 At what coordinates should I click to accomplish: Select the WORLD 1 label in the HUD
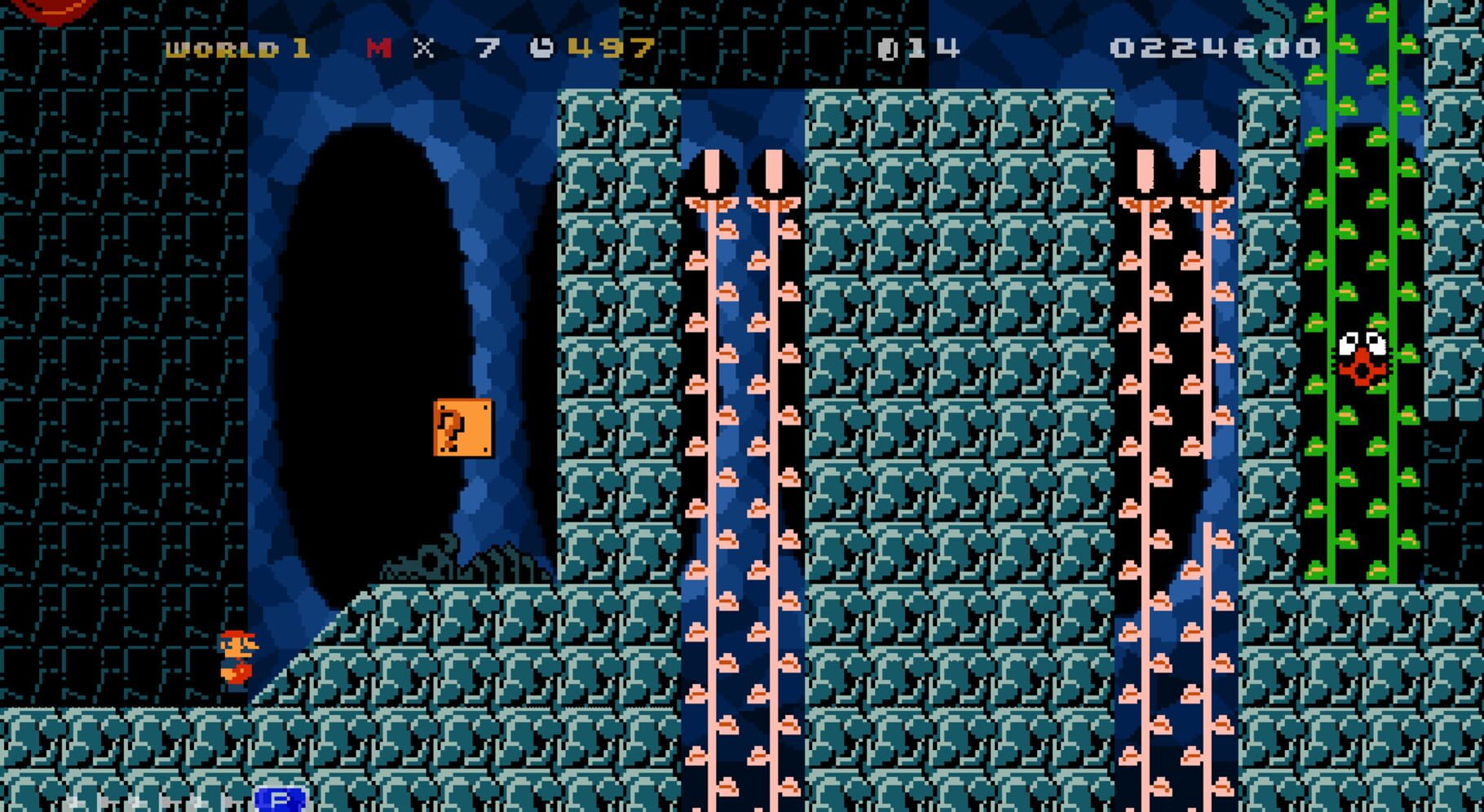(231, 49)
